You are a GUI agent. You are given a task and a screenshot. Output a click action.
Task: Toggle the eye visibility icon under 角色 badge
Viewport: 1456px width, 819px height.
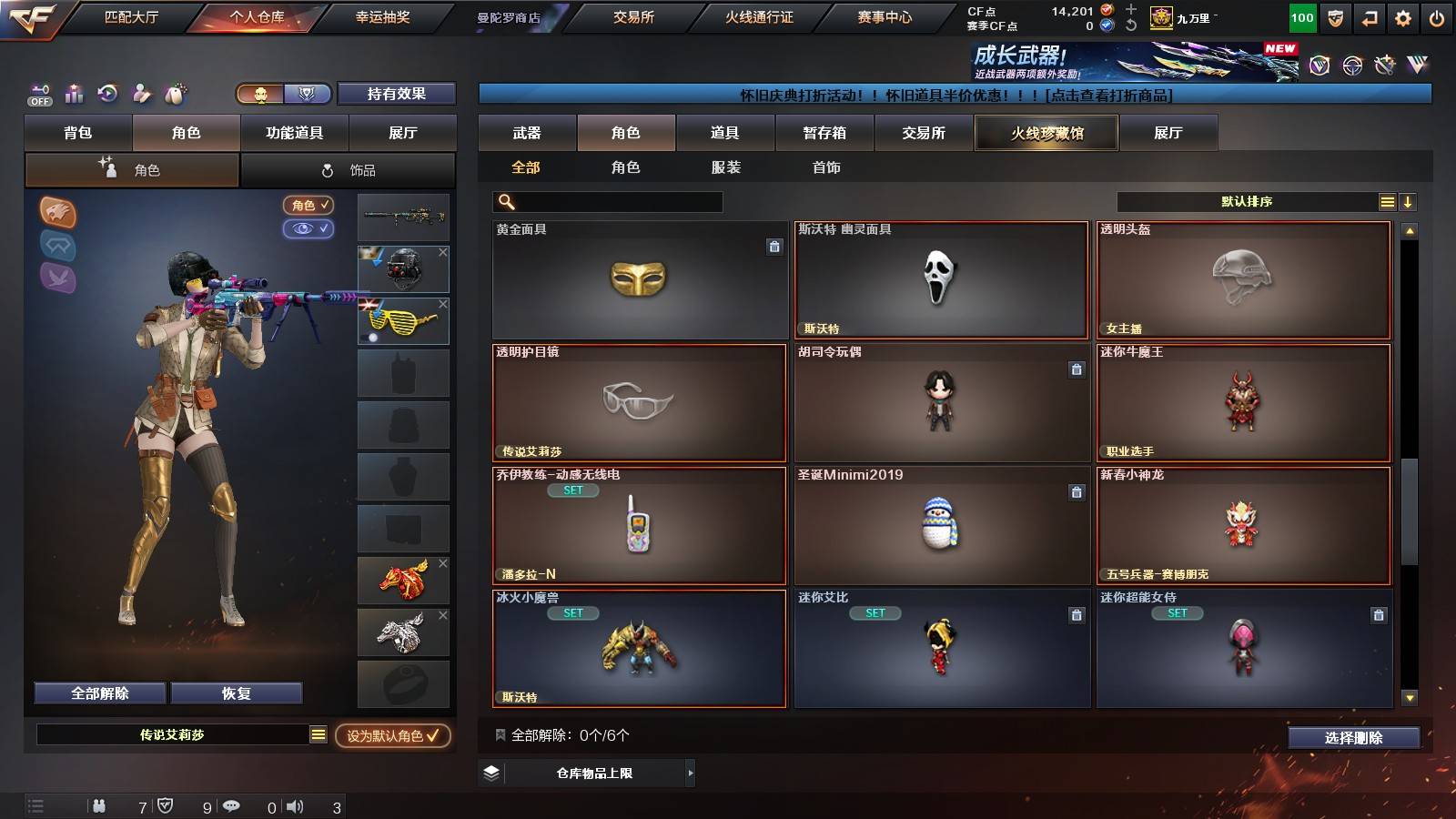(309, 229)
